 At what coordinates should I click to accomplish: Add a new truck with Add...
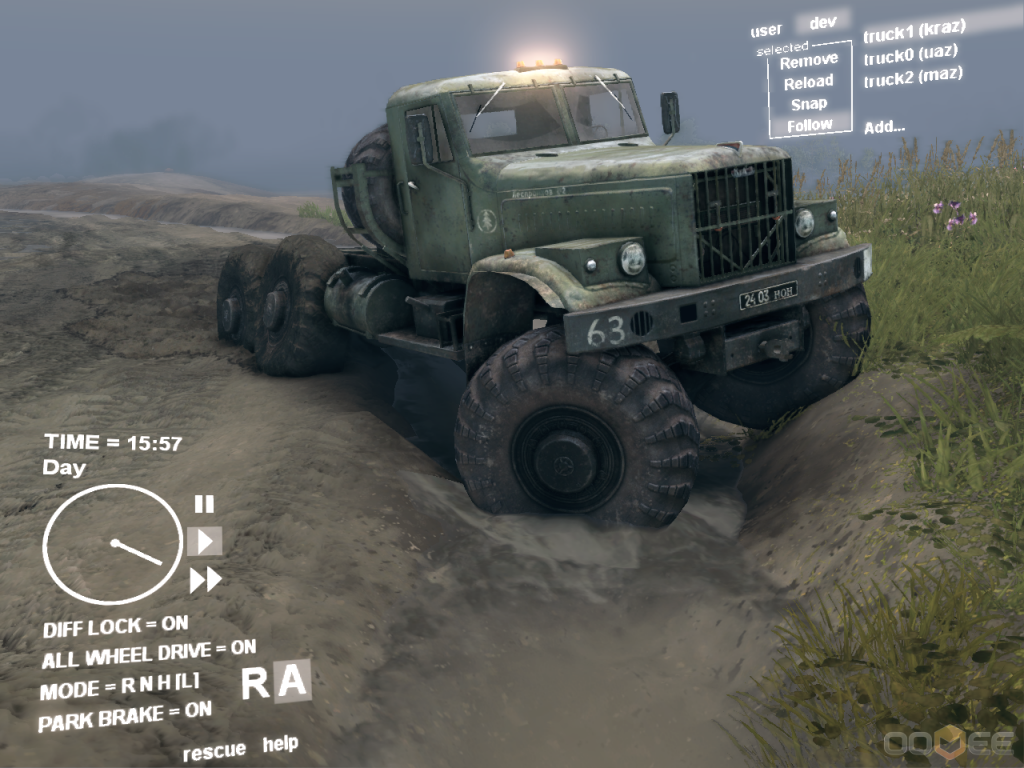pos(885,126)
